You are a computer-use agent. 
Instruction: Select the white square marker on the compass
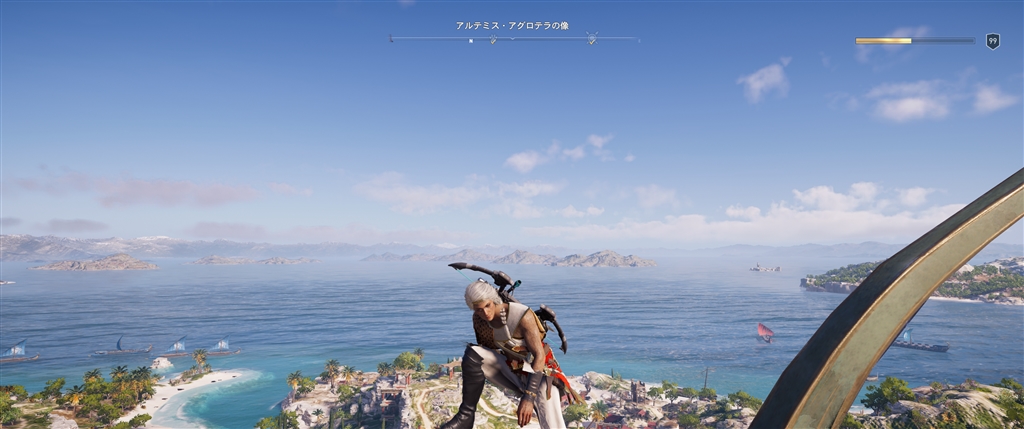471,41
